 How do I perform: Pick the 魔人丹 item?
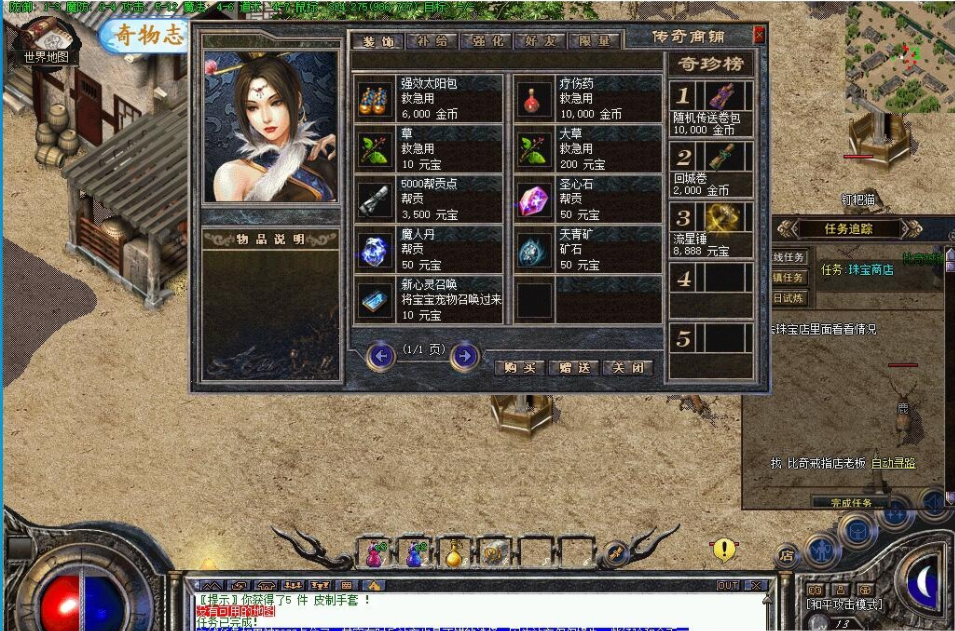point(429,250)
